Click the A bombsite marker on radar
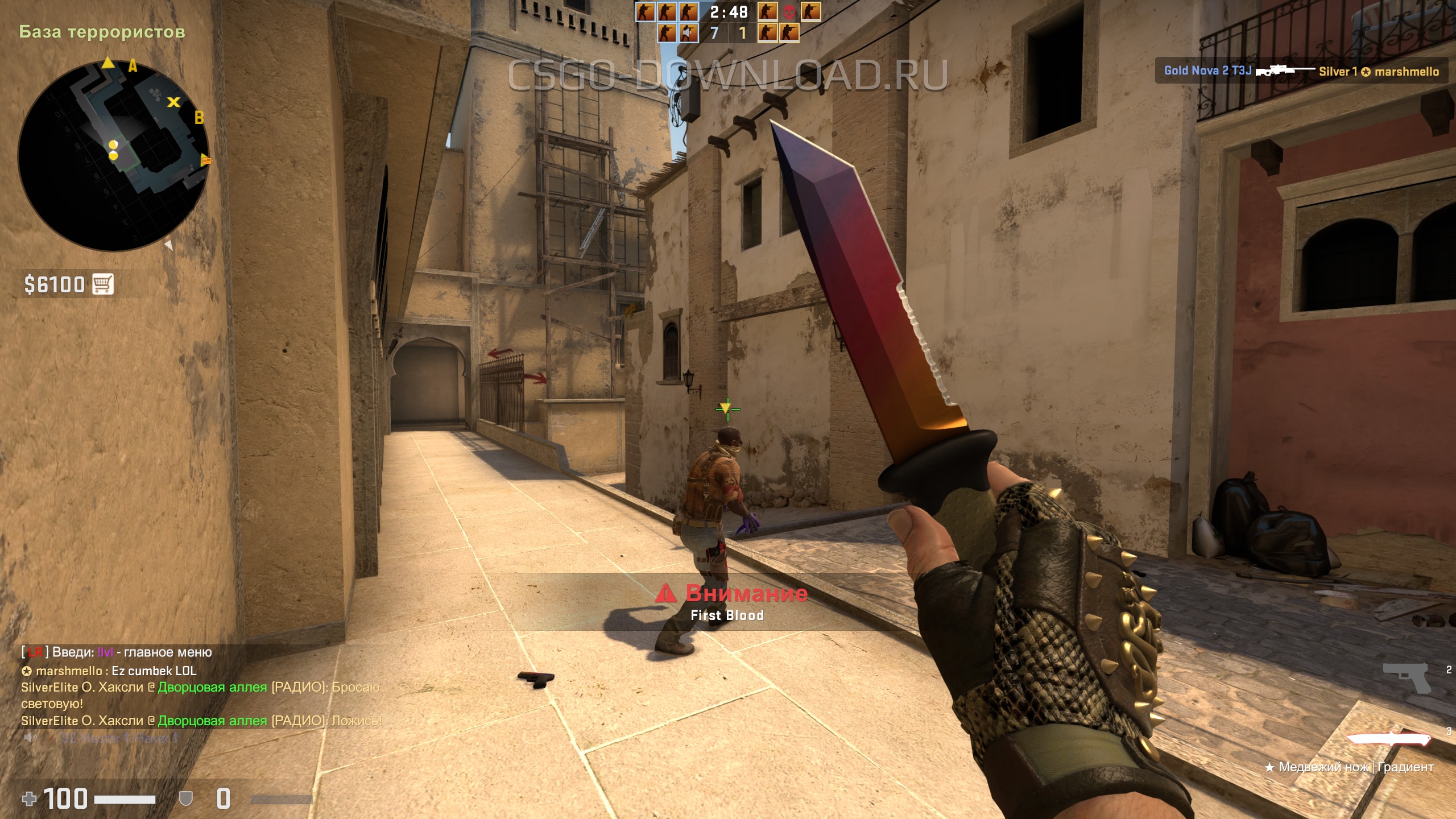1456x819 pixels. pos(133,66)
